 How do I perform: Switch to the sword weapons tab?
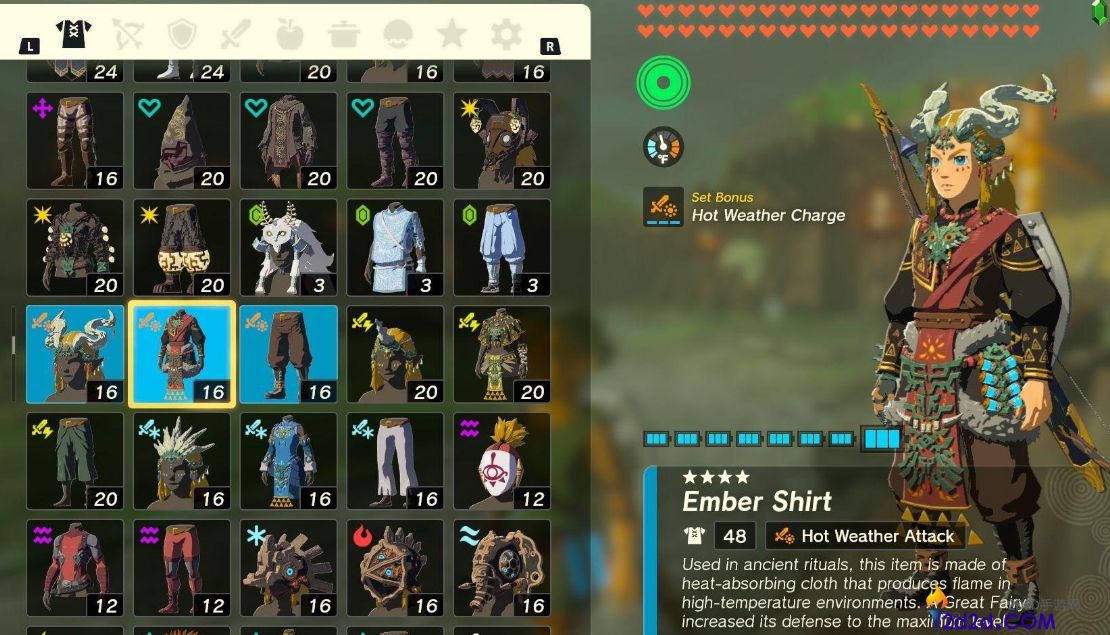coord(236,35)
